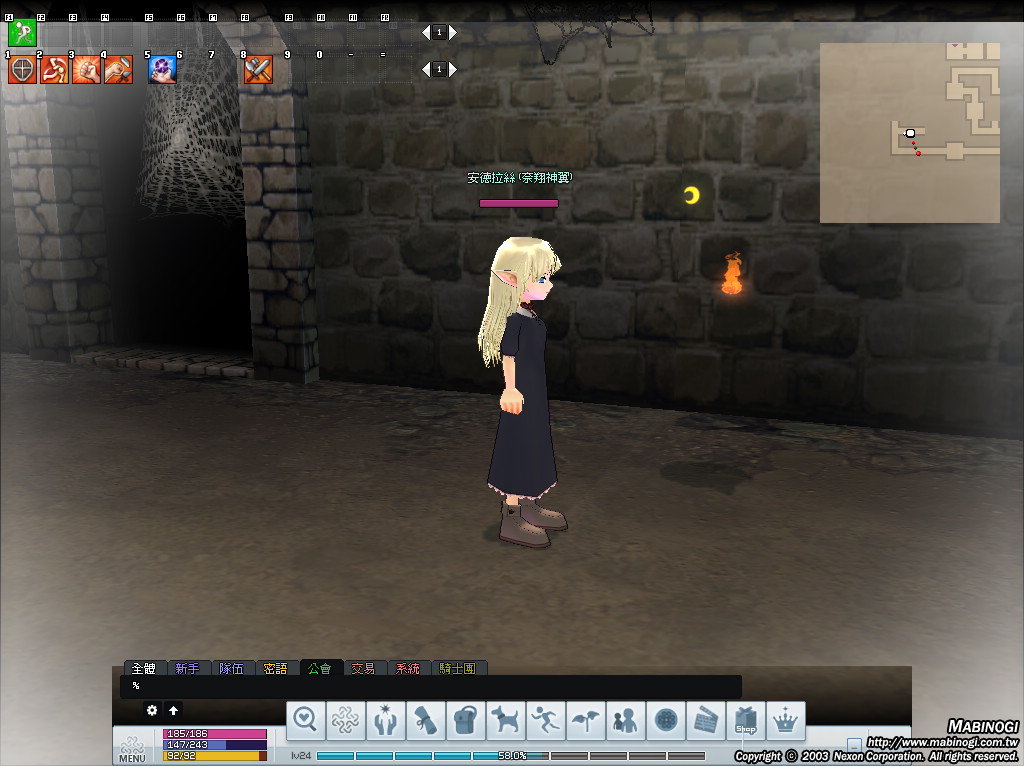The width and height of the screenshot is (1024, 766).
Task: Open the 密語 whisper tab
Action: coord(275,668)
